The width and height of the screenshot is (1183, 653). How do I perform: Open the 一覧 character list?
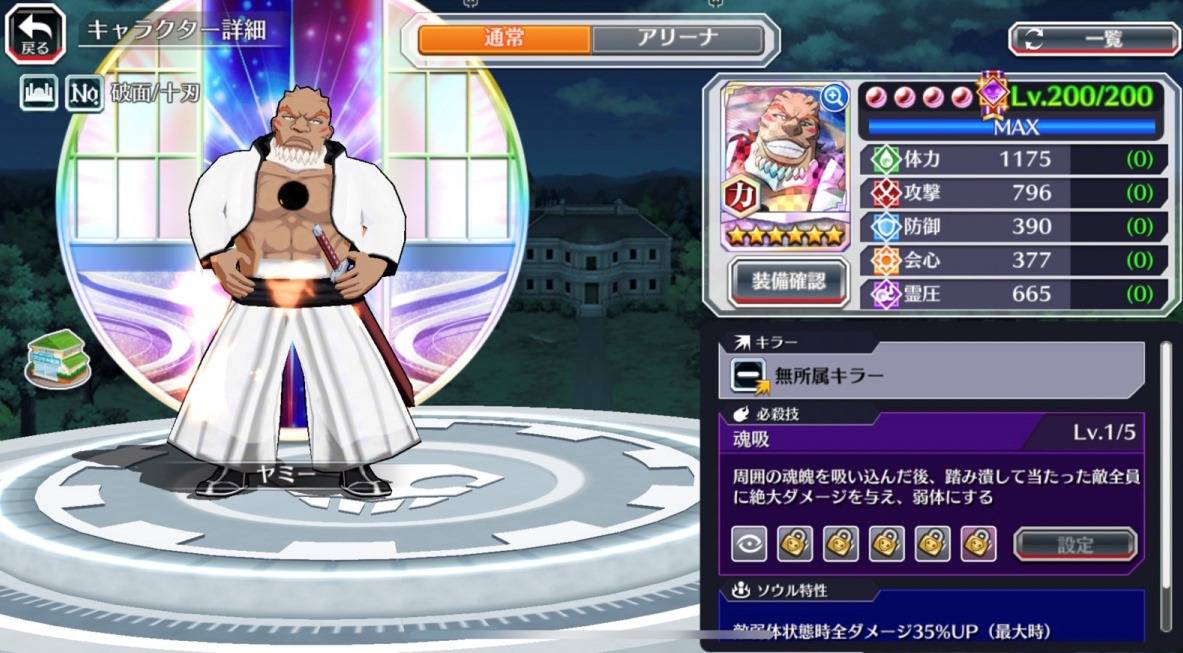pos(1094,39)
